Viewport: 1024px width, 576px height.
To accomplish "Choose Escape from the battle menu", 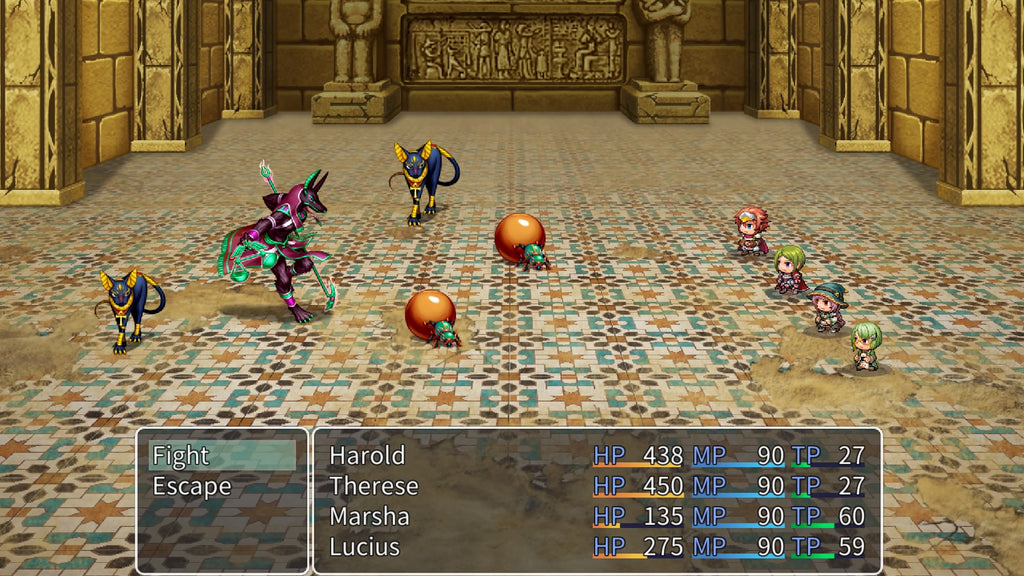I will (191, 487).
